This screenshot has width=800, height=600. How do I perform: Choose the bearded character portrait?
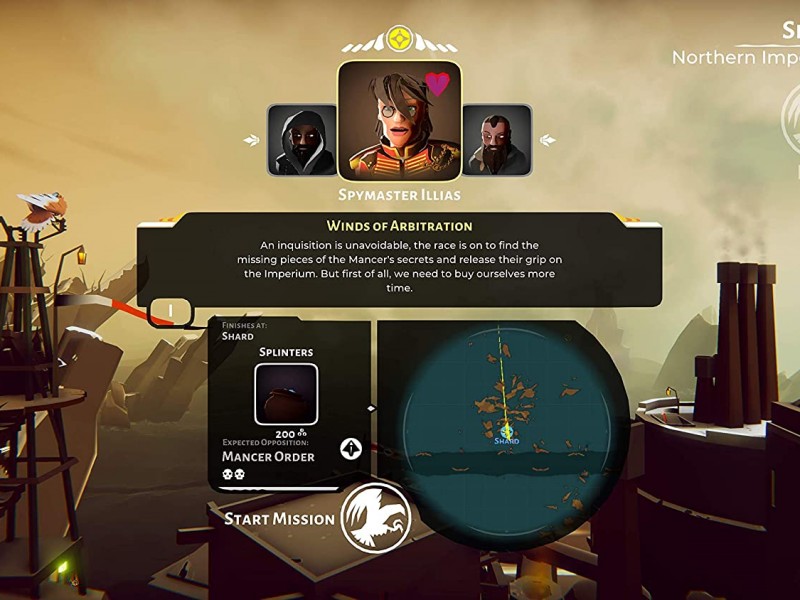point(496,141)
